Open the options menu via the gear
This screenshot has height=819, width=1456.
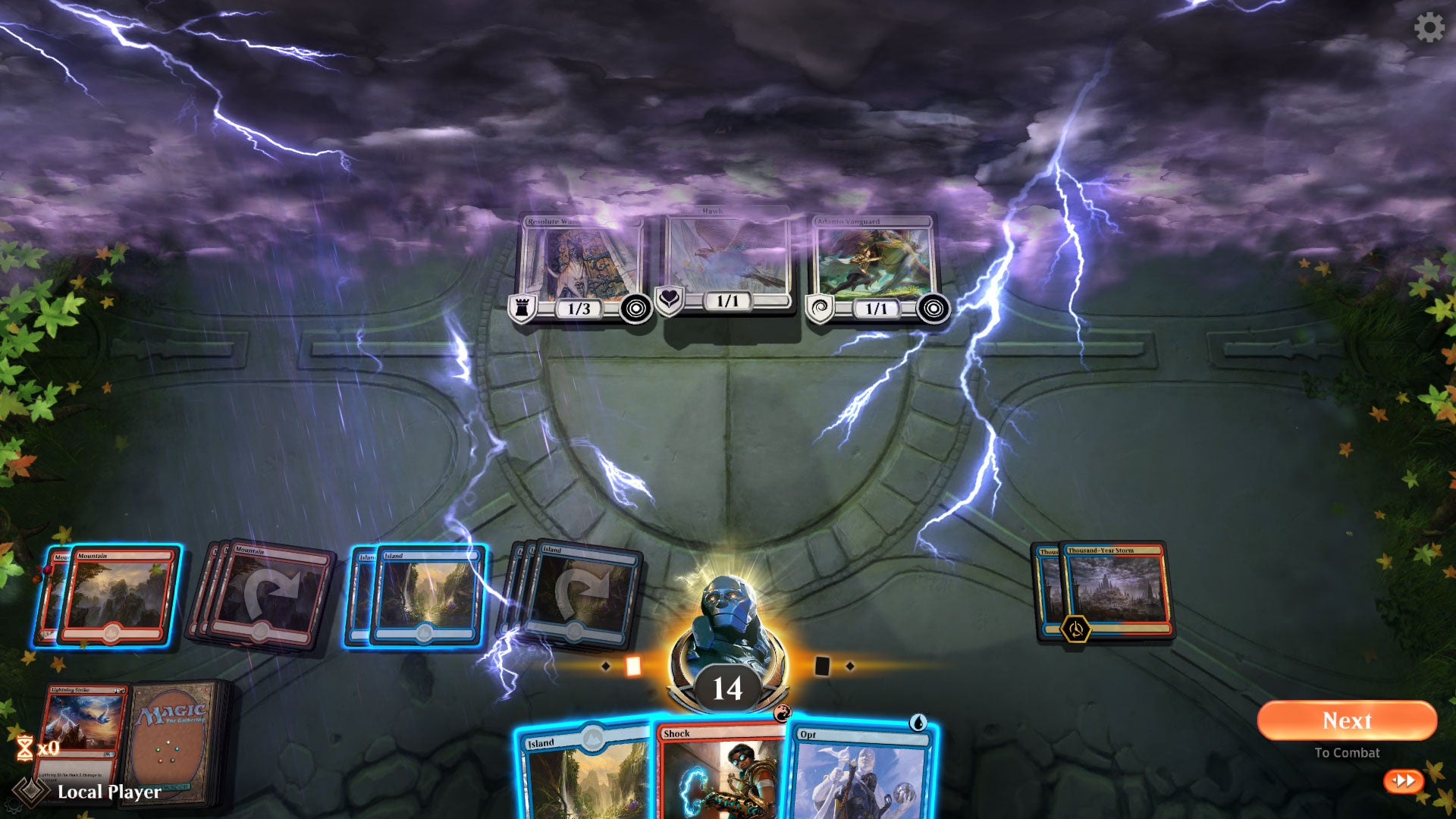click(x=1429, y=29)
